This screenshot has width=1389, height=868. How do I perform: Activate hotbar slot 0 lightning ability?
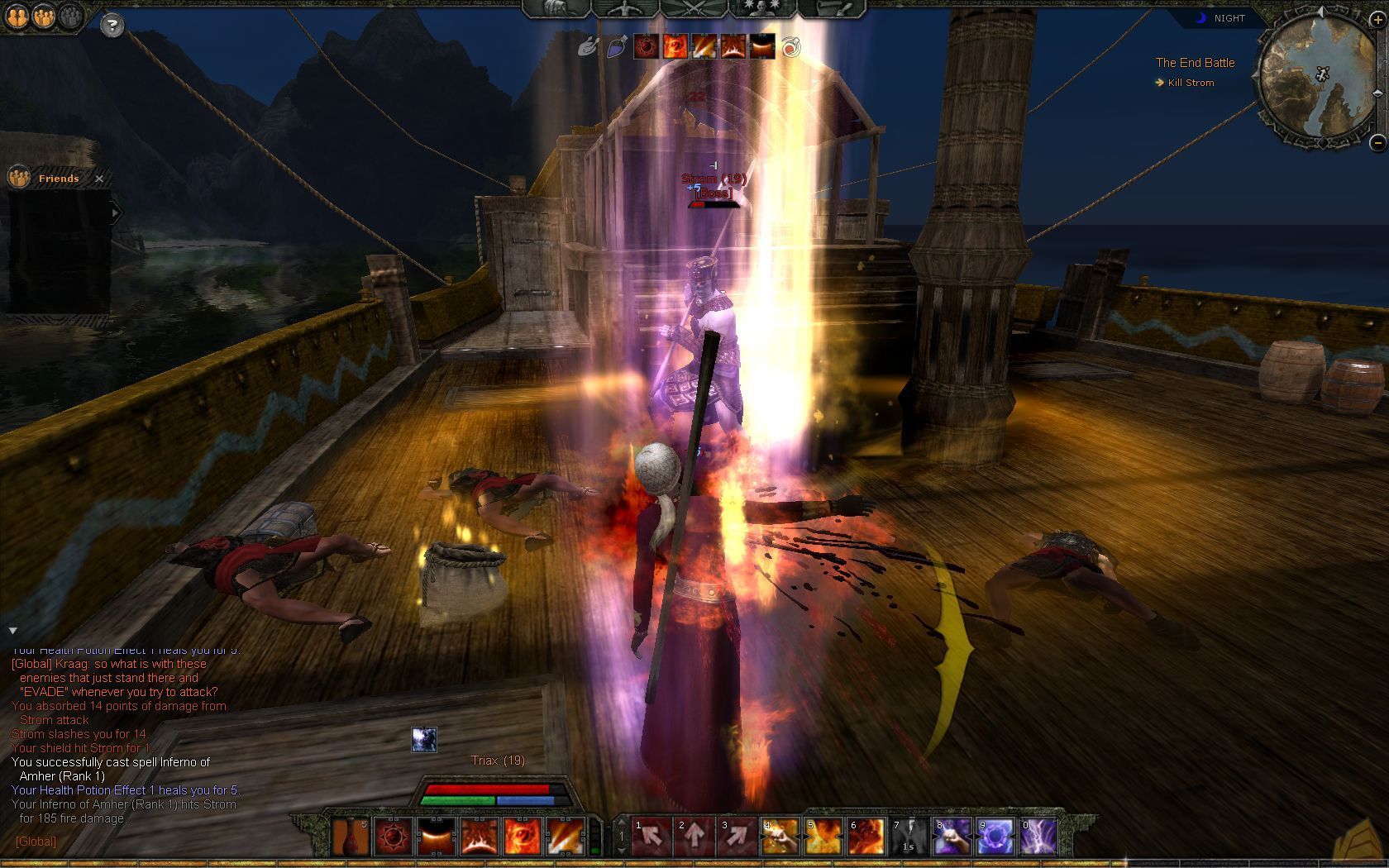pos(1038,837)
